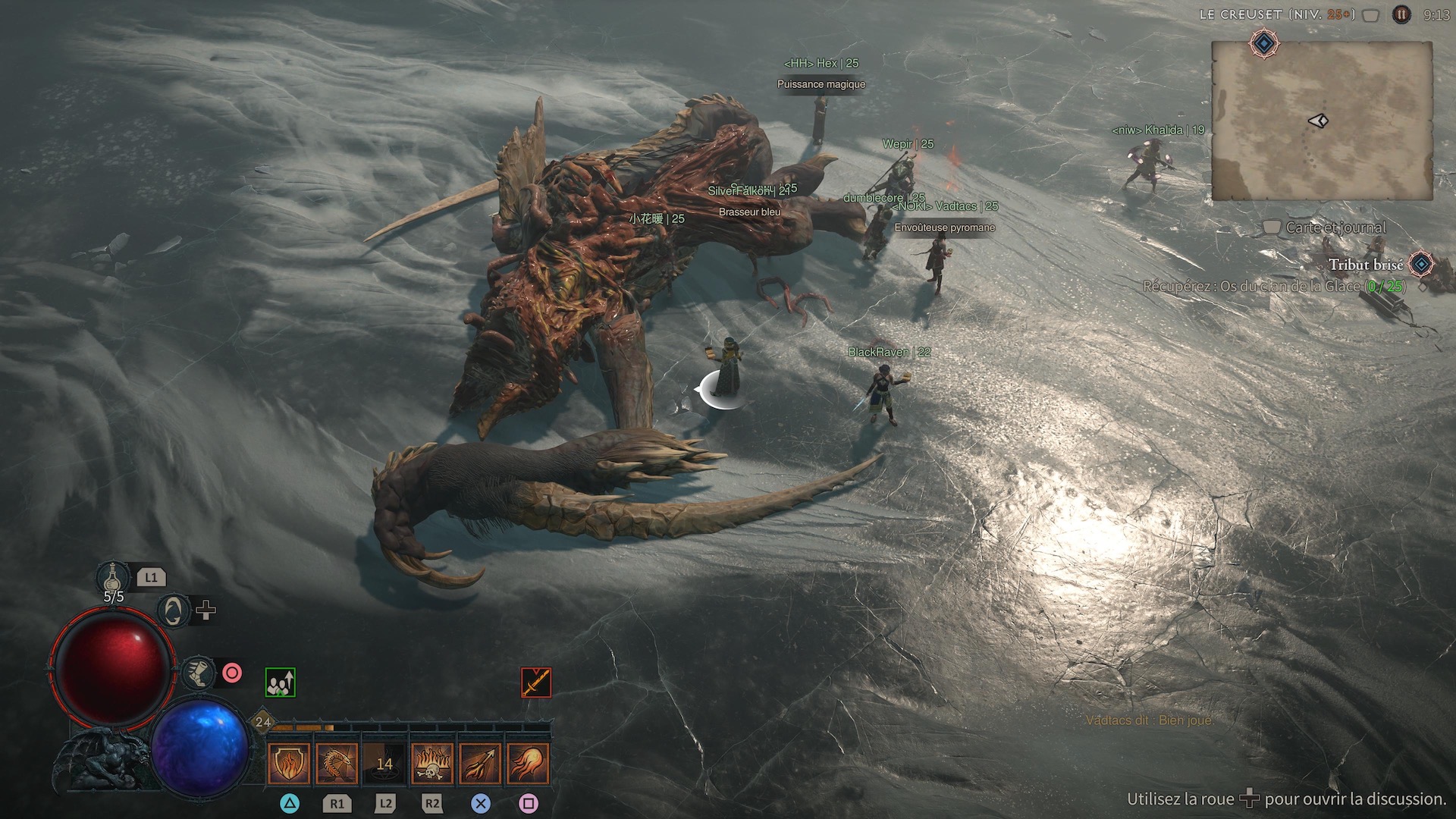
Task: Inspect the red sword status icon
Action: tap(536, 682)
